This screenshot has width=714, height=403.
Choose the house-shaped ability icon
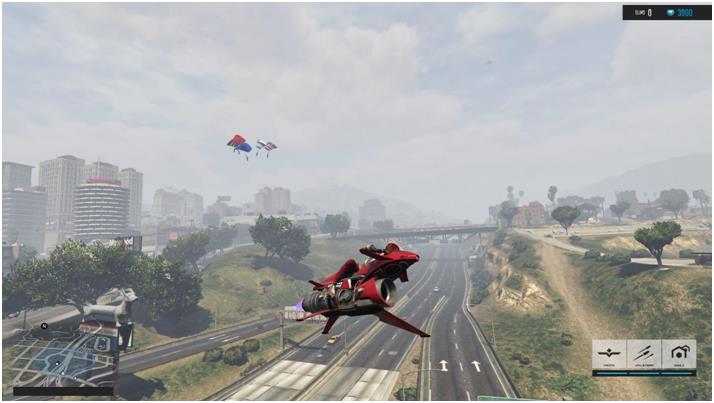678,355
